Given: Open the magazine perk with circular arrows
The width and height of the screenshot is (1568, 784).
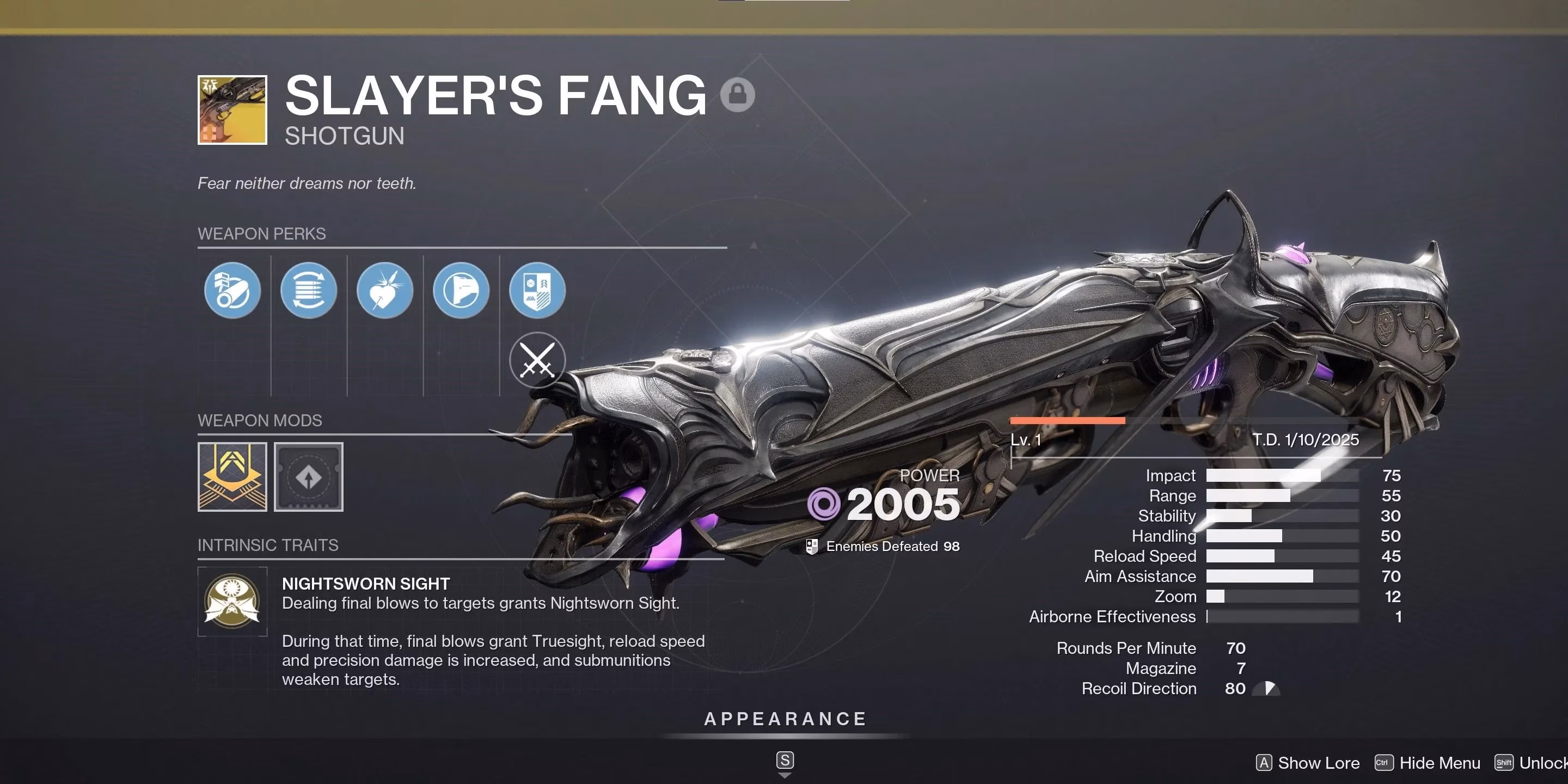Looking at the screenshot, I should (308, 291).
